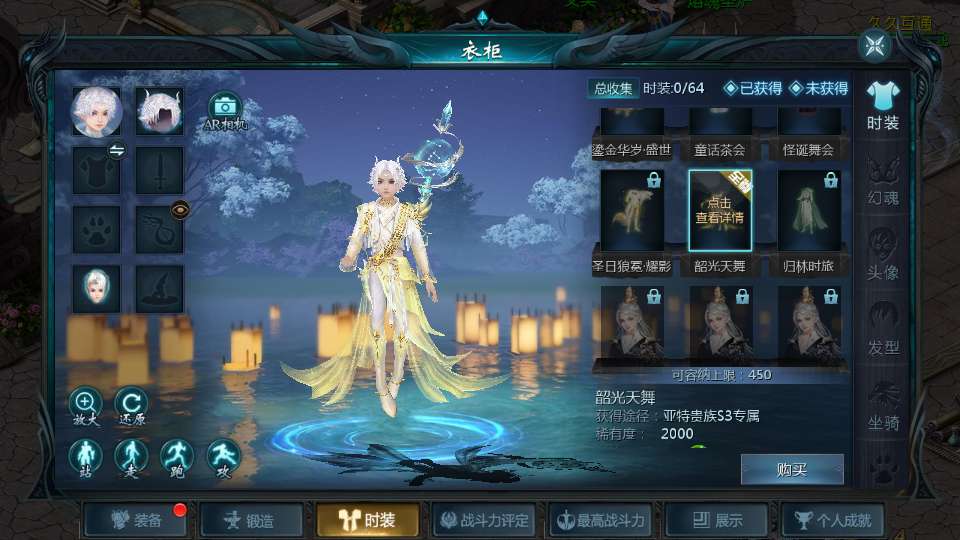Open the 总收集 collection summary

coord(613,89)
